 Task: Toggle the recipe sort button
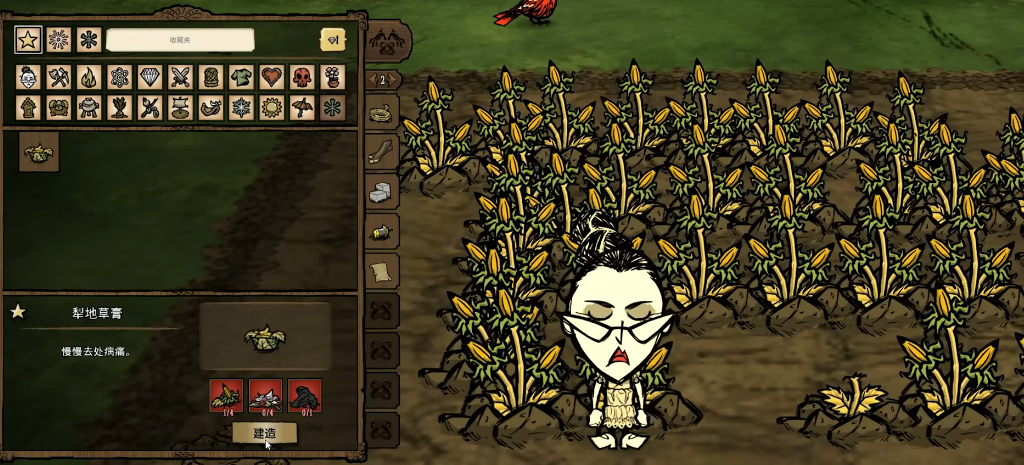[x=332, y=40]
